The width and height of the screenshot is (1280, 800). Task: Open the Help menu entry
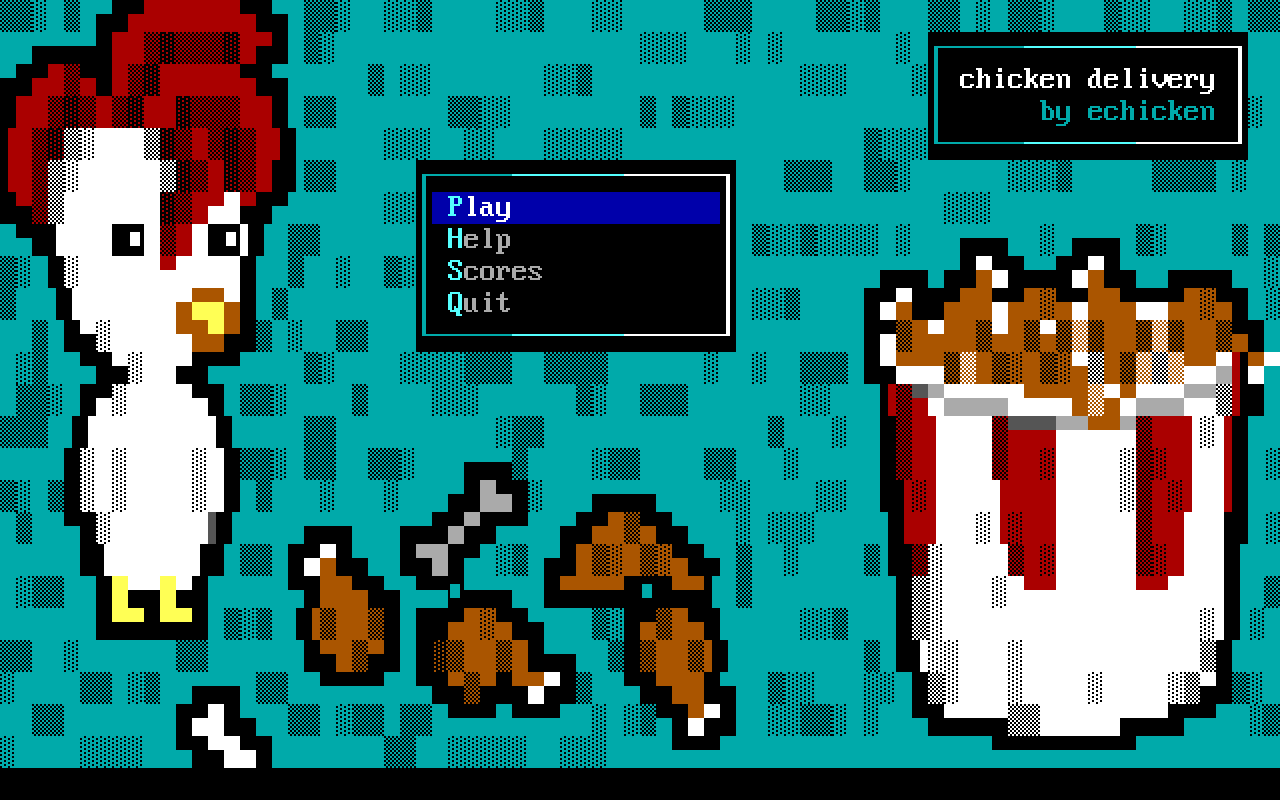coord(480,239)
